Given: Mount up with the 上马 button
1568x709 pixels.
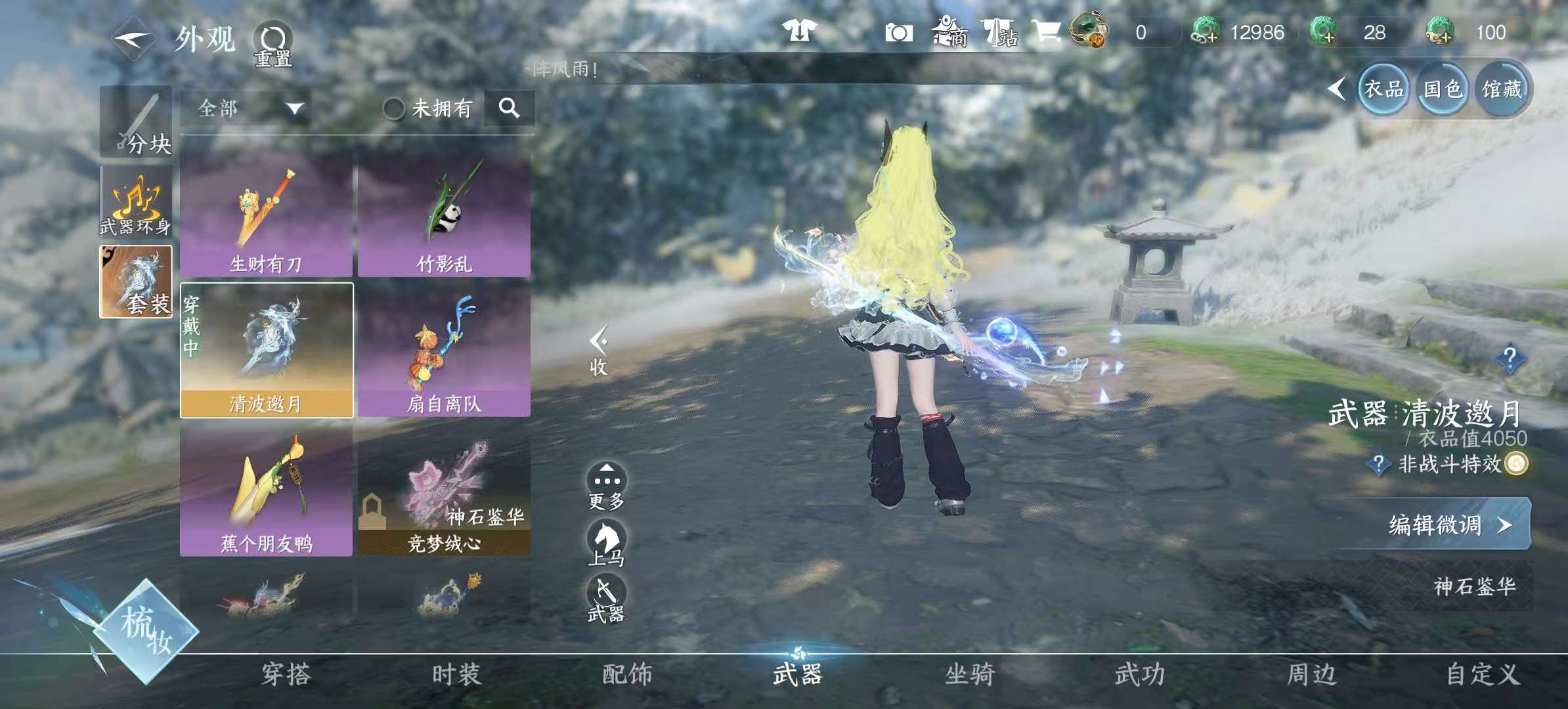Looking at the screenshot, I should [x=605, y=543].
